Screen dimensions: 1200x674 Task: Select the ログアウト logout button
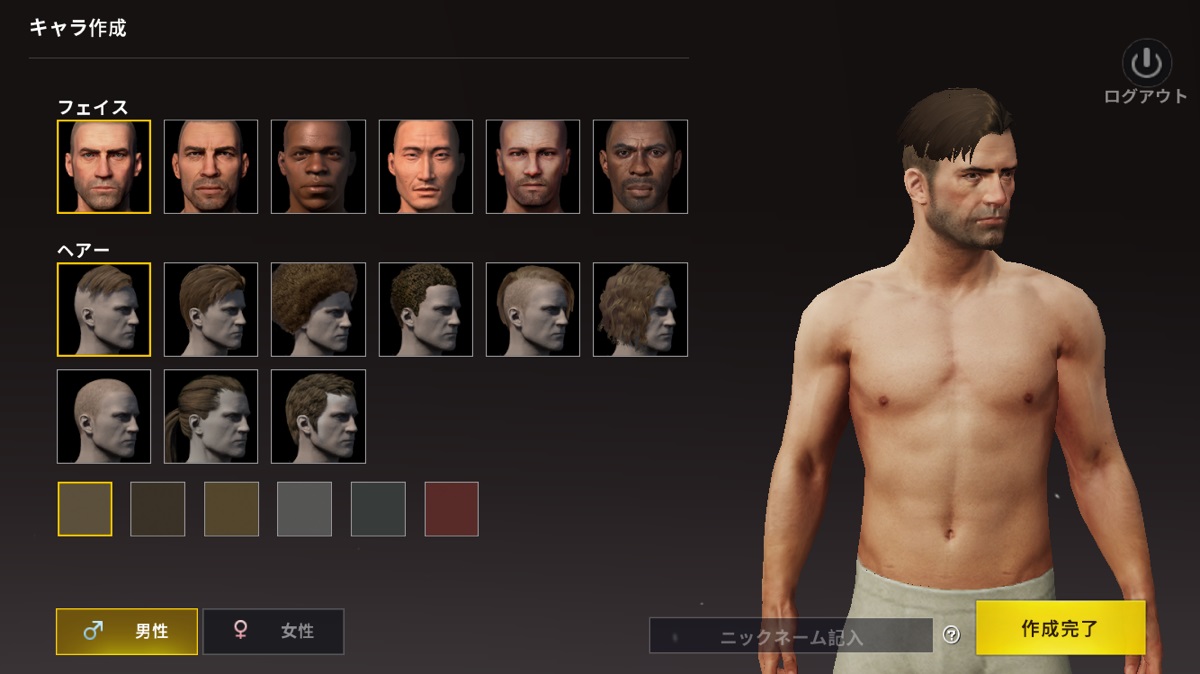tap(1145, 73)
